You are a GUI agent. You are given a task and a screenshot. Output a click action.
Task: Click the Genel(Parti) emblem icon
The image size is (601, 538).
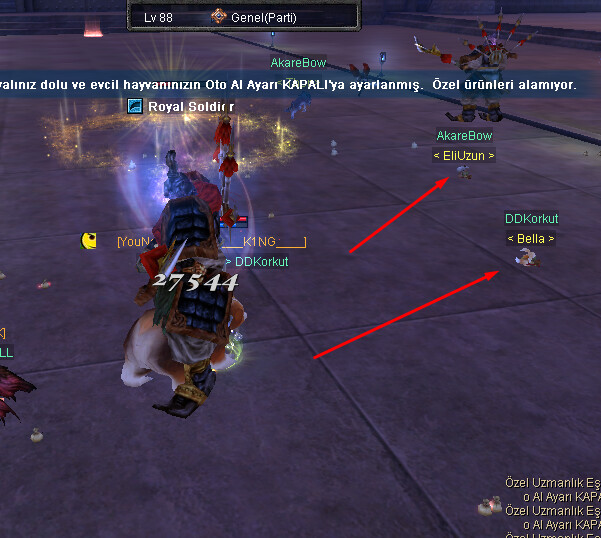[219, 17]
